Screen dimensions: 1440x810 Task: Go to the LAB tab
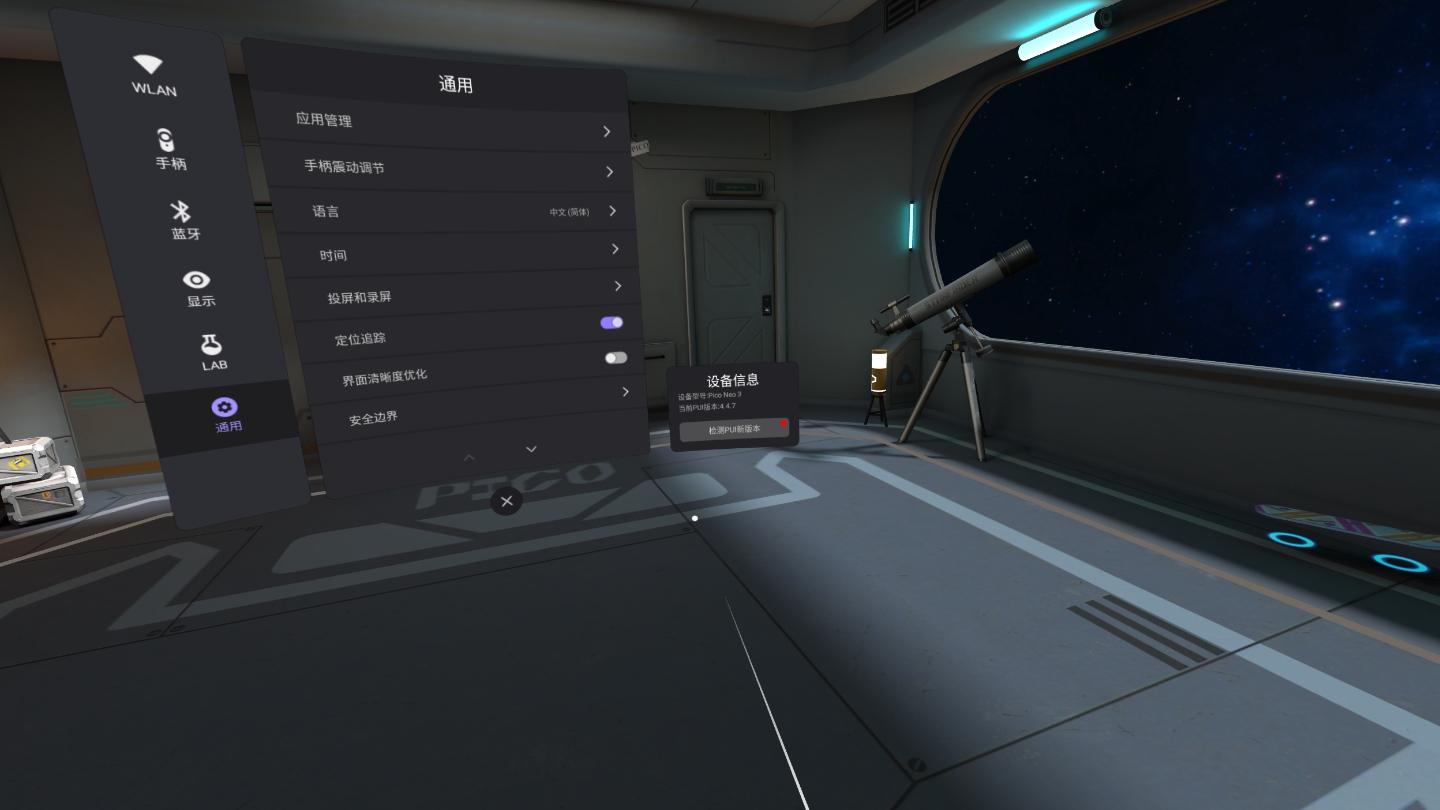point(212,352)
